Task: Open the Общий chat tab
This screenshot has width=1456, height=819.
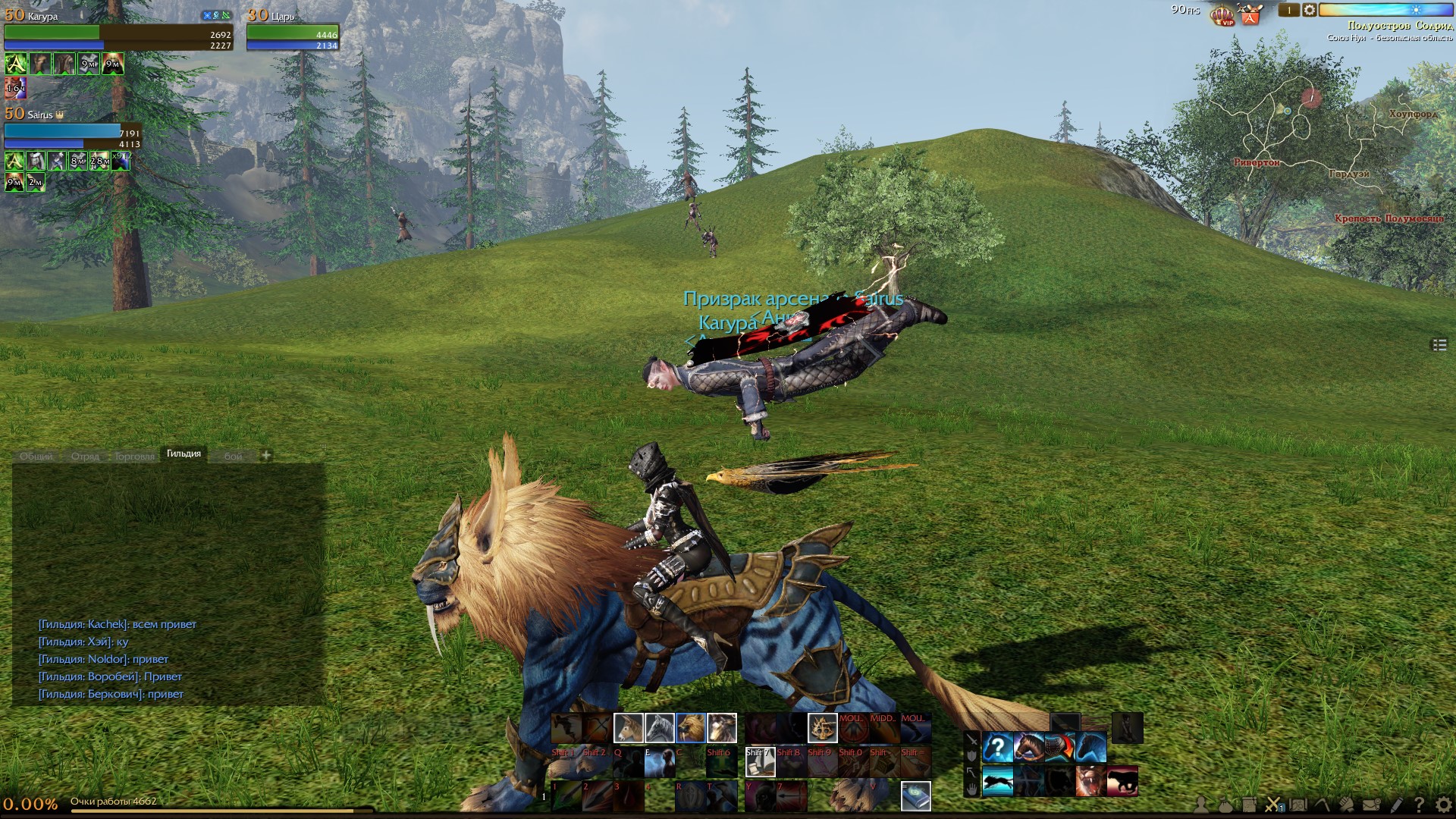Action: (x=36, y=457)
